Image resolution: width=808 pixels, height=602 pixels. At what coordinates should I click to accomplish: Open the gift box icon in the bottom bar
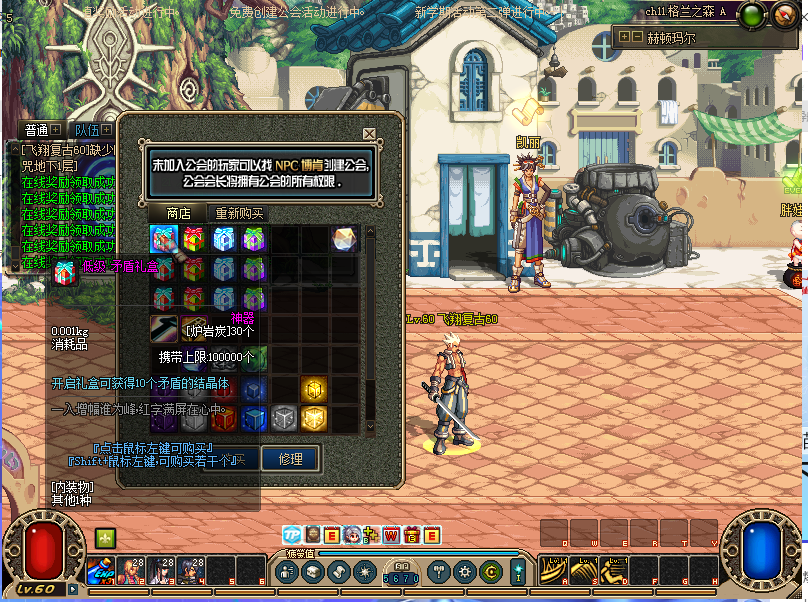click(x=411, y=535)
